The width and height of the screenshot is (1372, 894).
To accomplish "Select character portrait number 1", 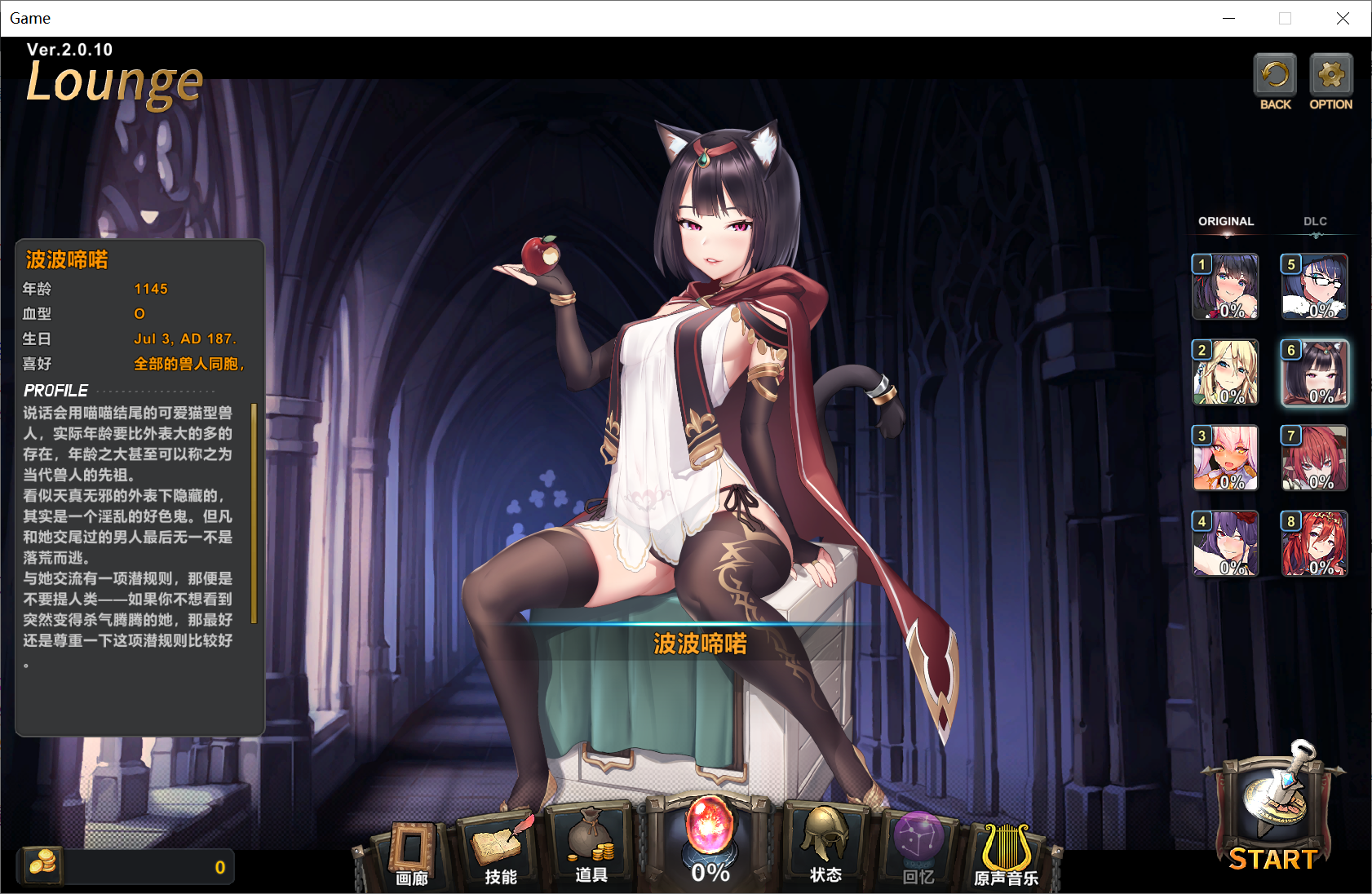I will pyautogui.click(x=1225, y=287).
